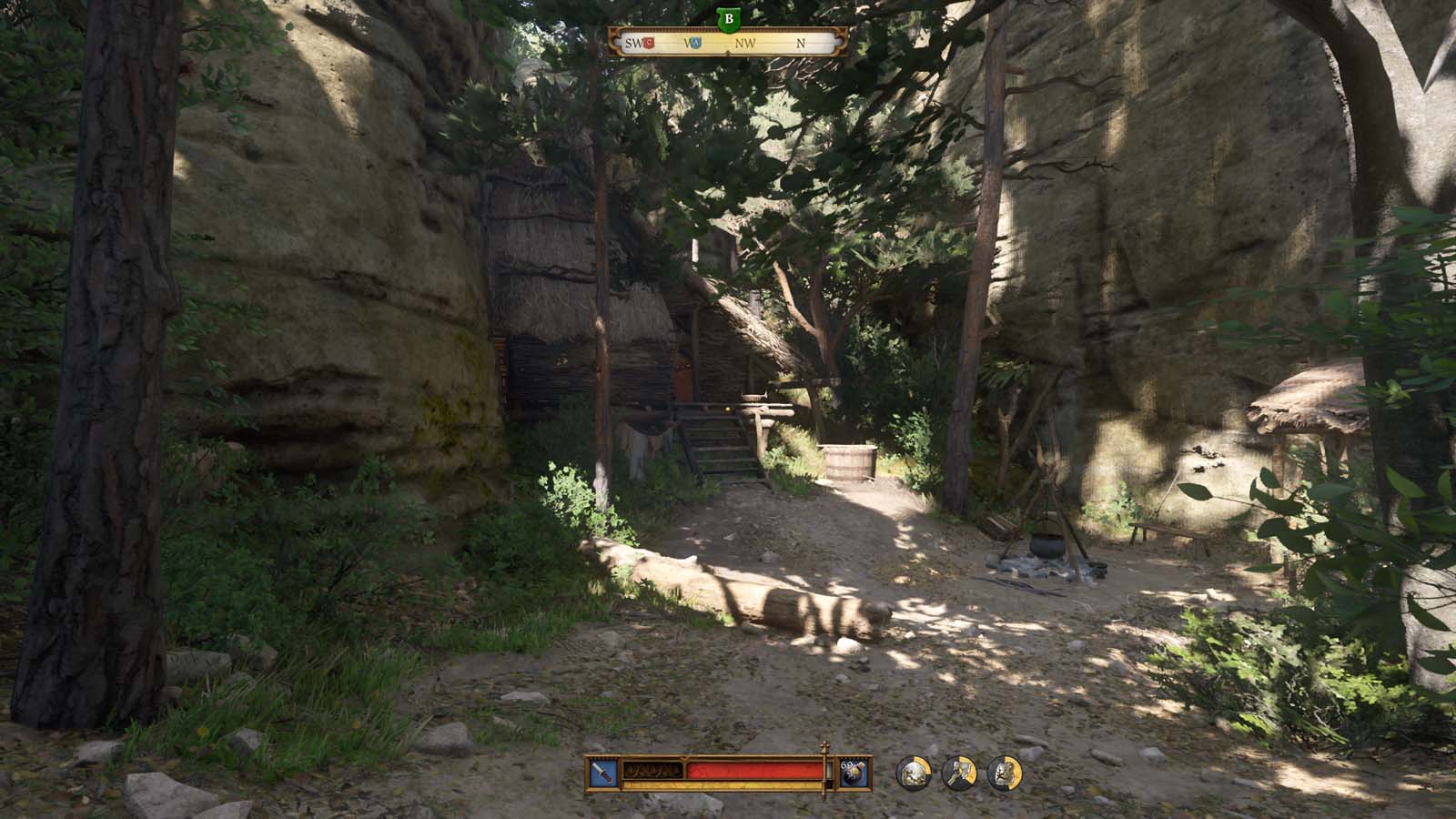The image size is (1456, 819).
Task: Click the center notch of the compass bar
Action: 728,52
